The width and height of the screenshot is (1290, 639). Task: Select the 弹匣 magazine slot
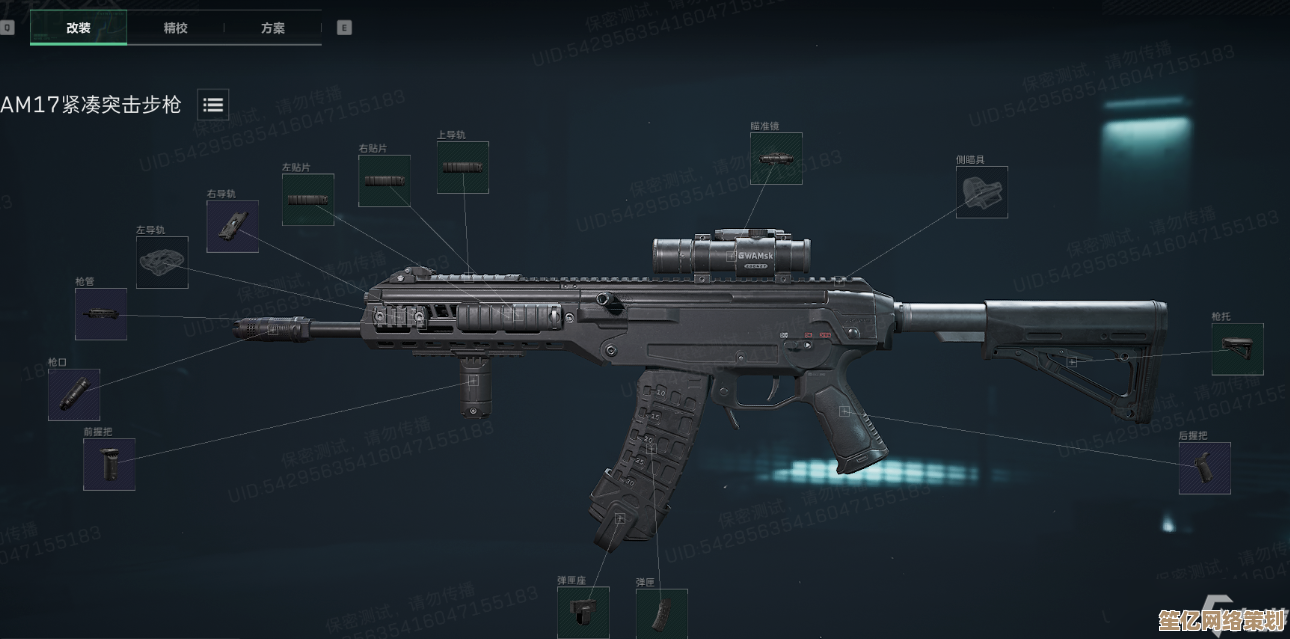coord(661,613)
